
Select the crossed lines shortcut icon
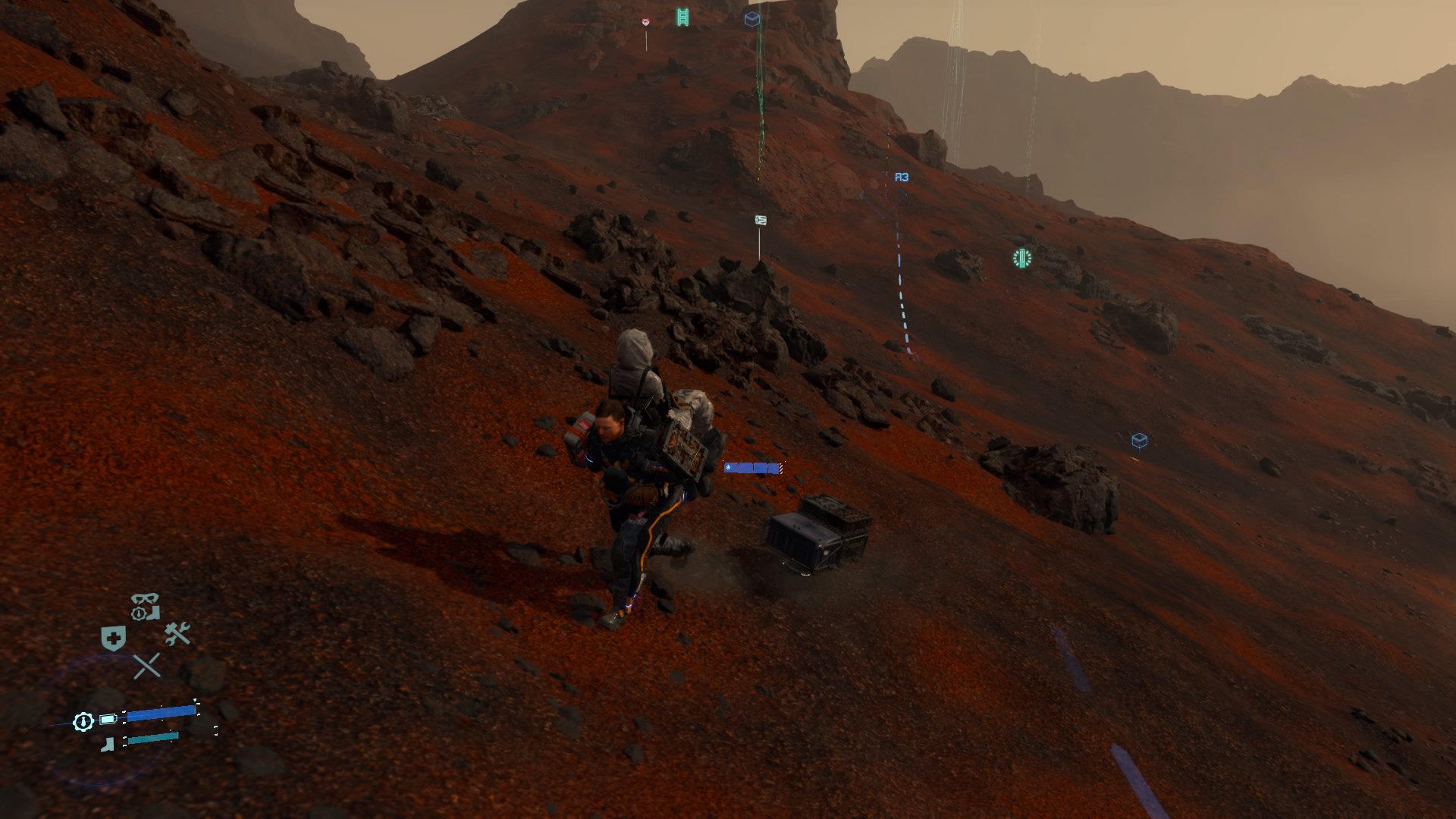tap(146, 667)
